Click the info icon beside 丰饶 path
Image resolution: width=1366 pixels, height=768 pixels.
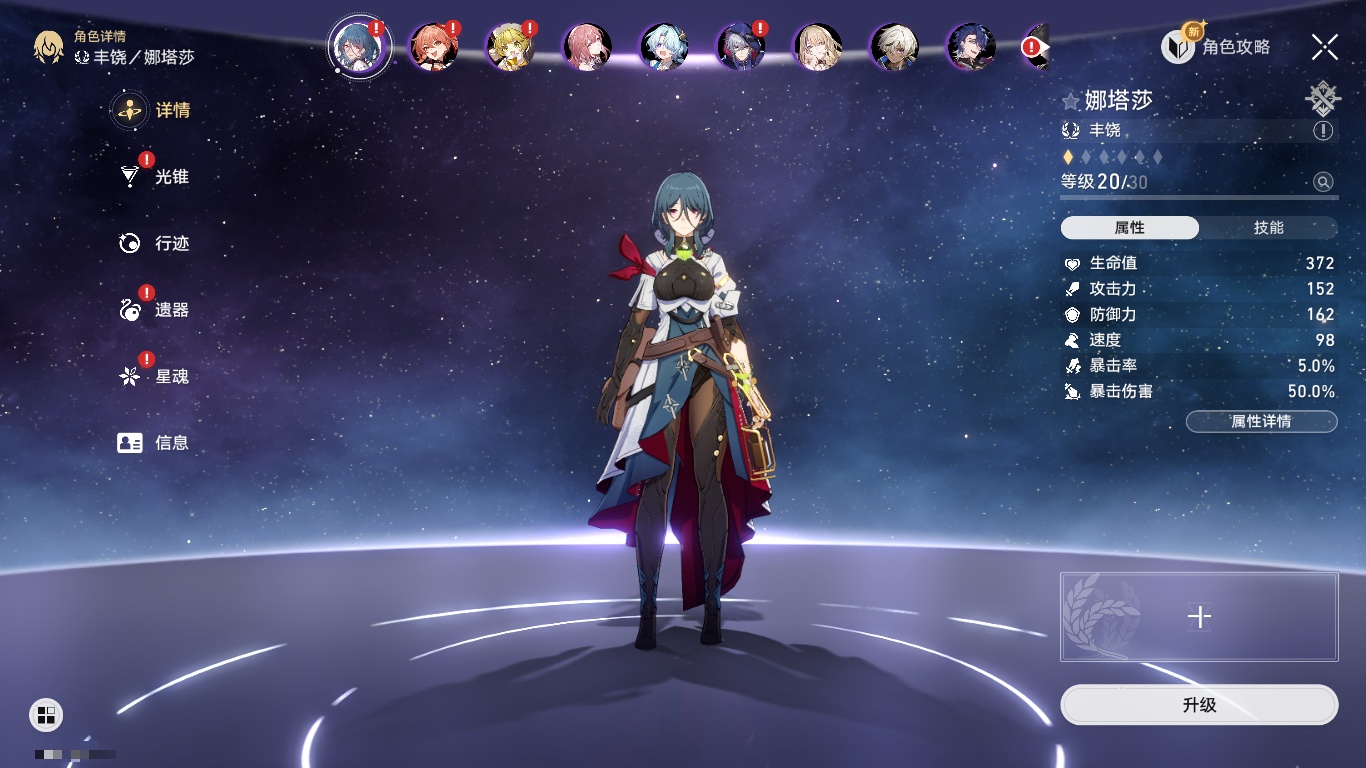point(1323,130)
